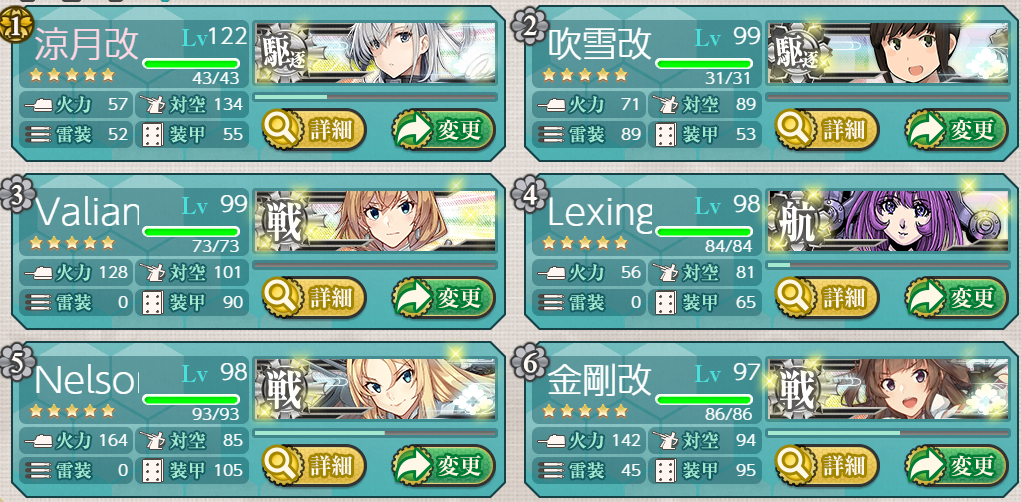Open details for 涼月改
The height and width of the screenshot is (502, 1021).
coord(314,129)
